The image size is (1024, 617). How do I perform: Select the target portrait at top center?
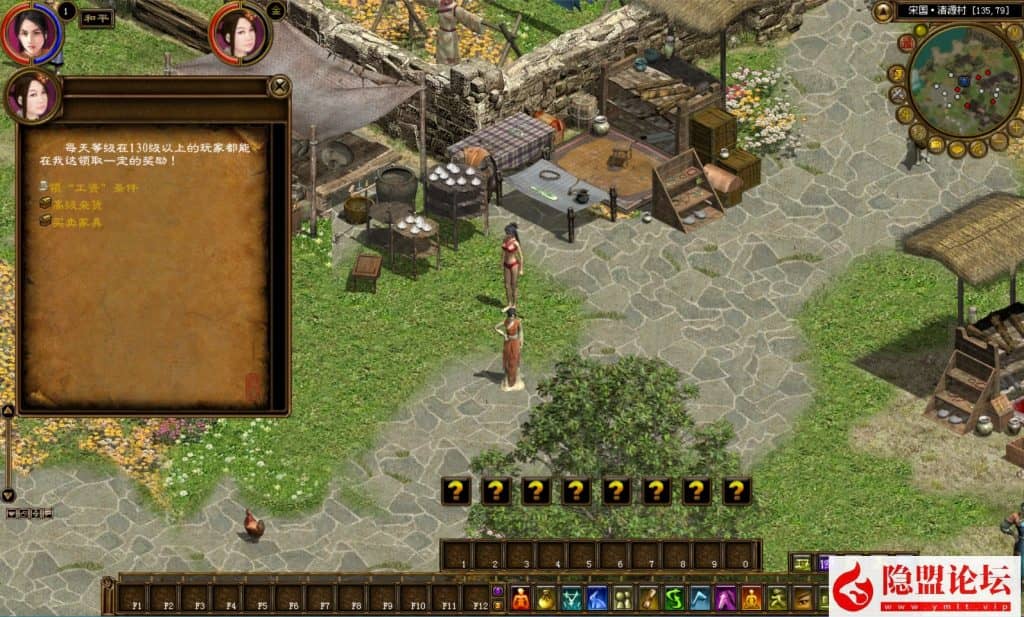pyautogui.click(x=240, y=33)
